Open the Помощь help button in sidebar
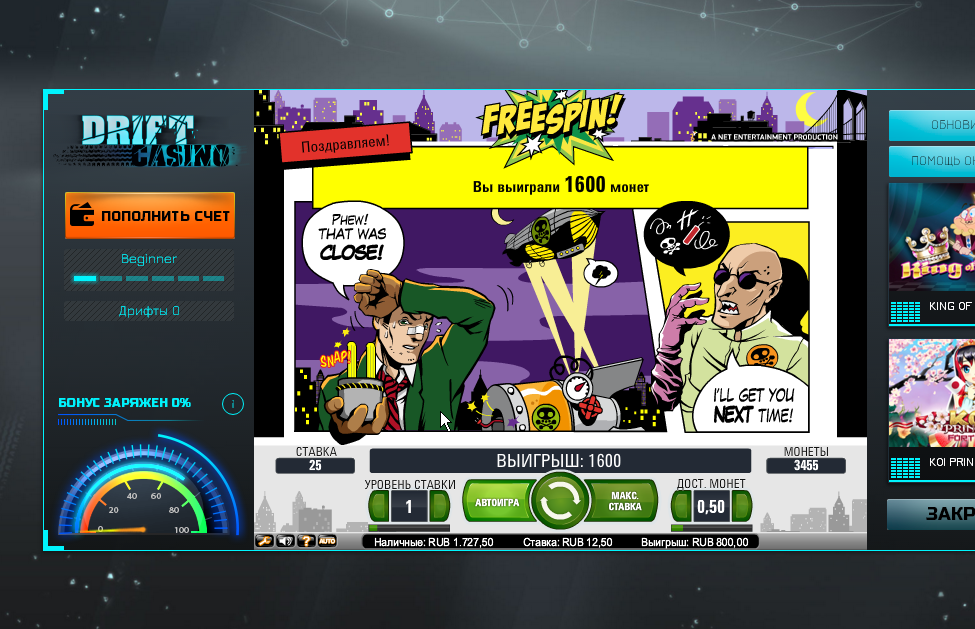975x629 pixels. click(932, 160)
